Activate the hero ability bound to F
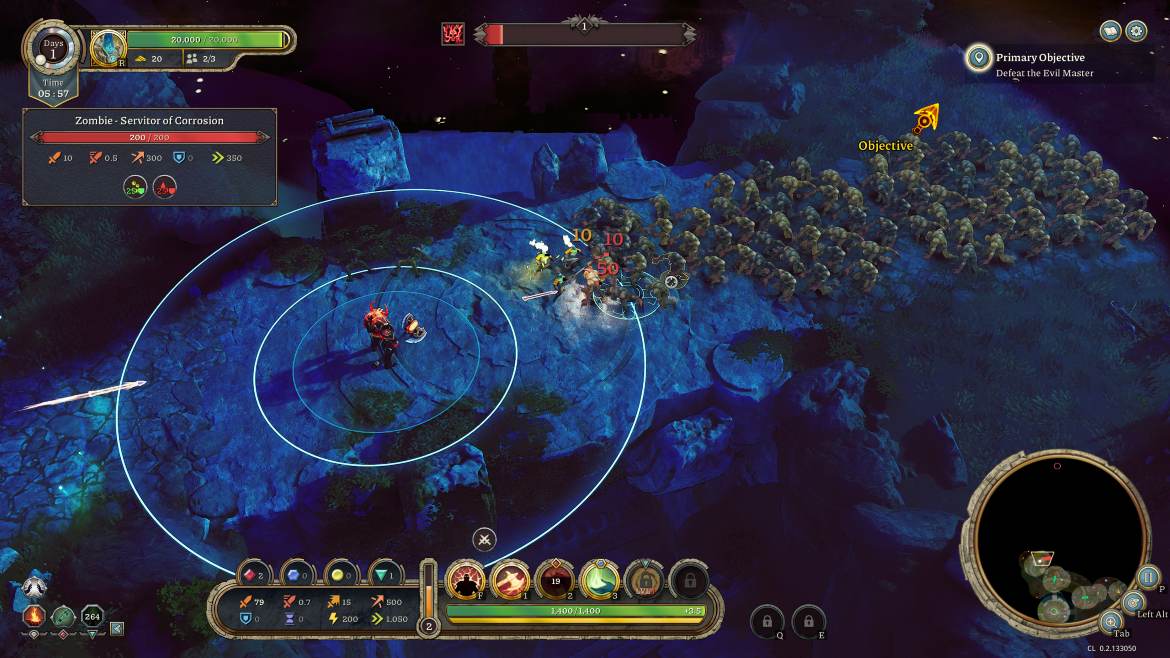This screenshot has width=1170, height=658. coord(465,579)
